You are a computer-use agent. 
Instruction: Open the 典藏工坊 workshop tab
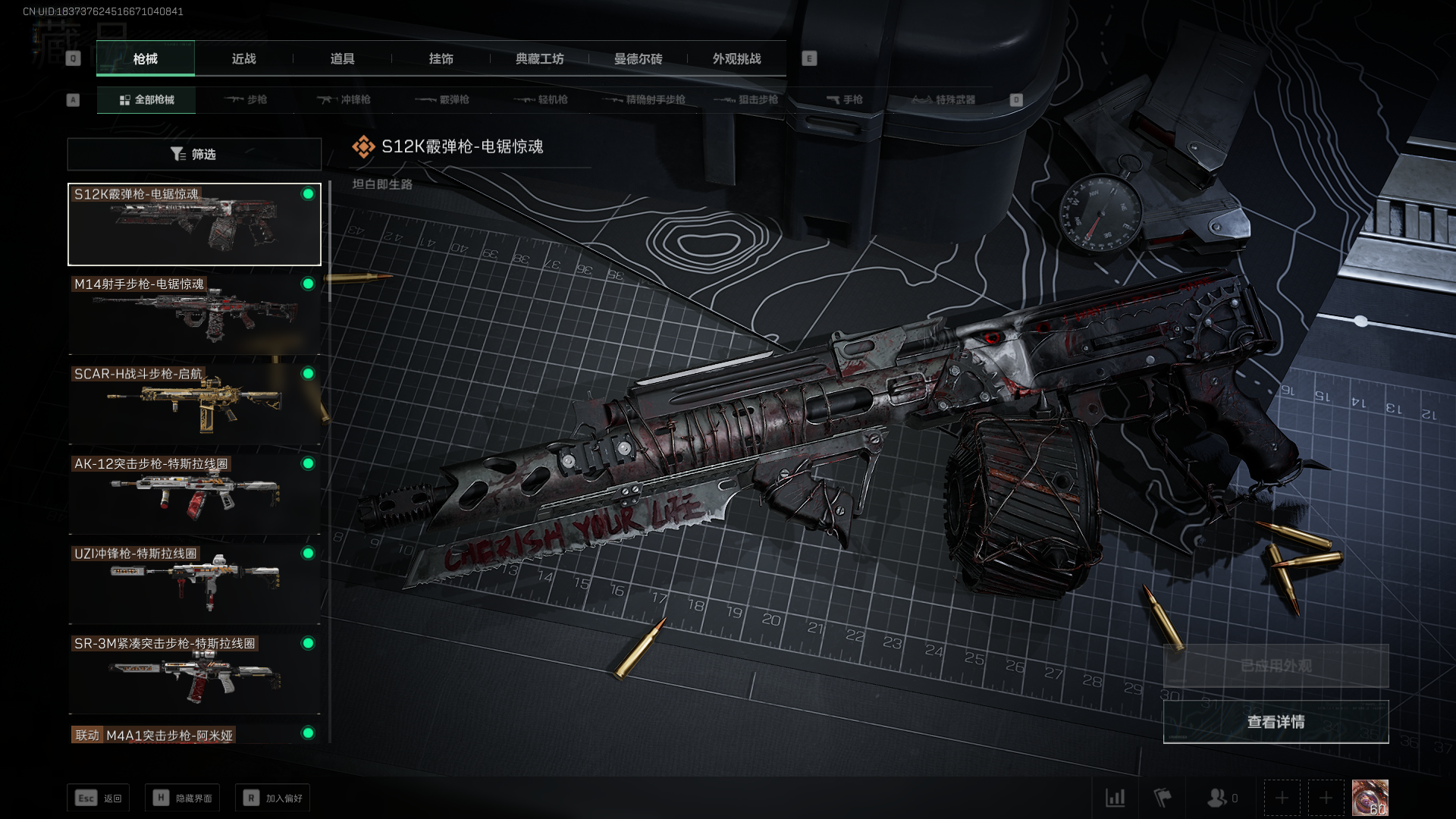[539, 58]
